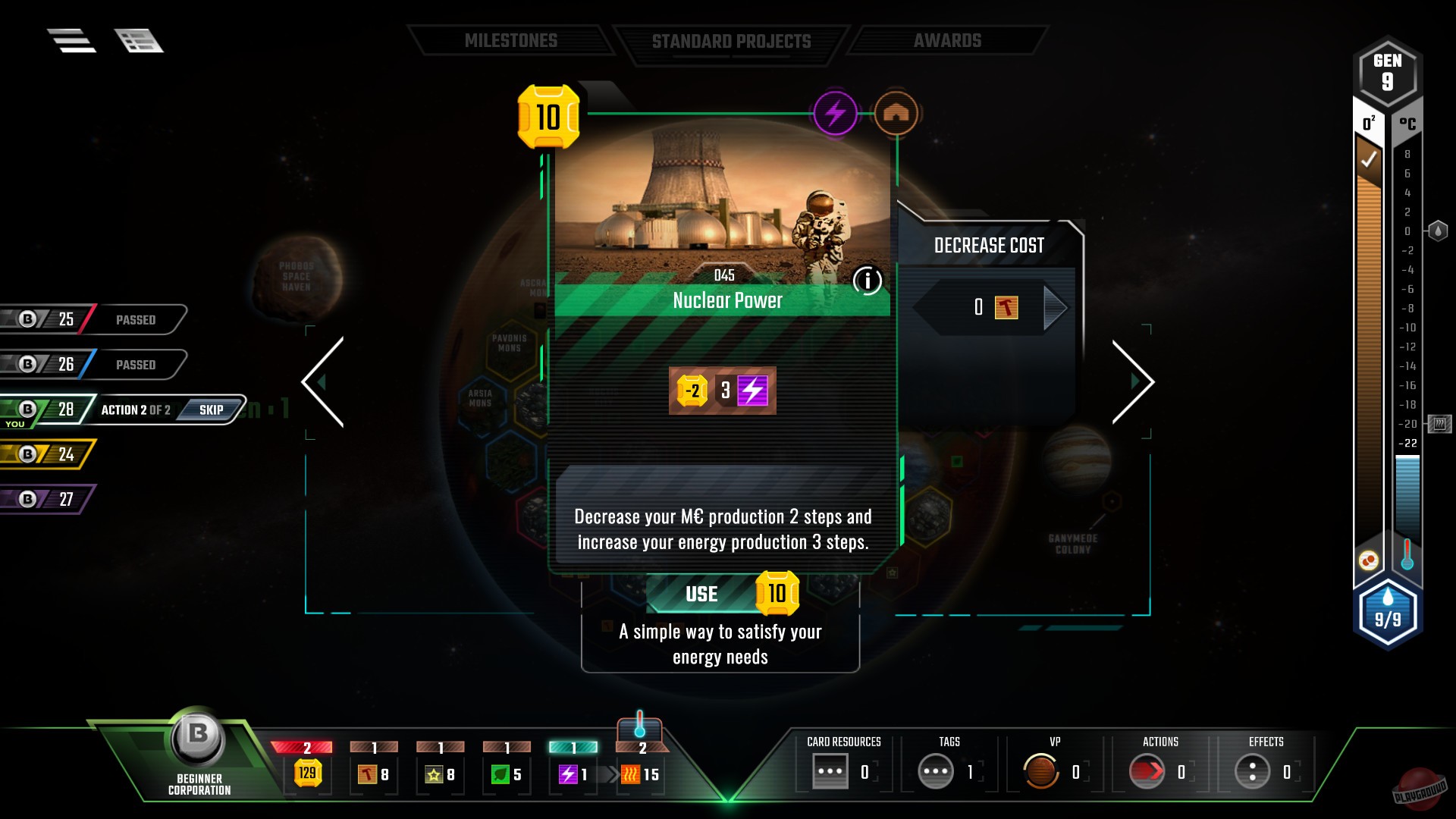
Task: Click the Decrease Cost steel arrow
Action: 1055,307
